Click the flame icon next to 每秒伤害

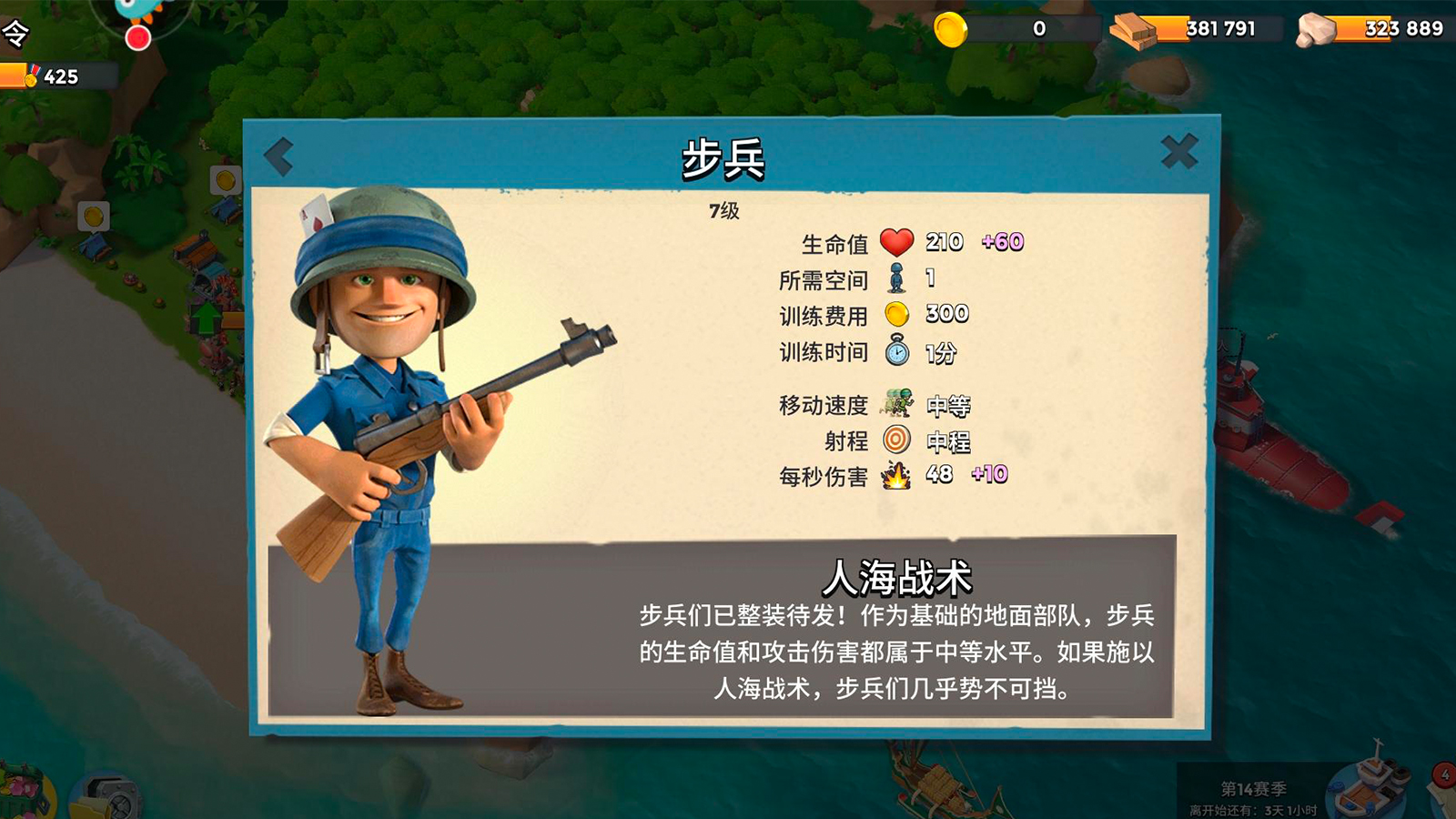click(895, 474)
